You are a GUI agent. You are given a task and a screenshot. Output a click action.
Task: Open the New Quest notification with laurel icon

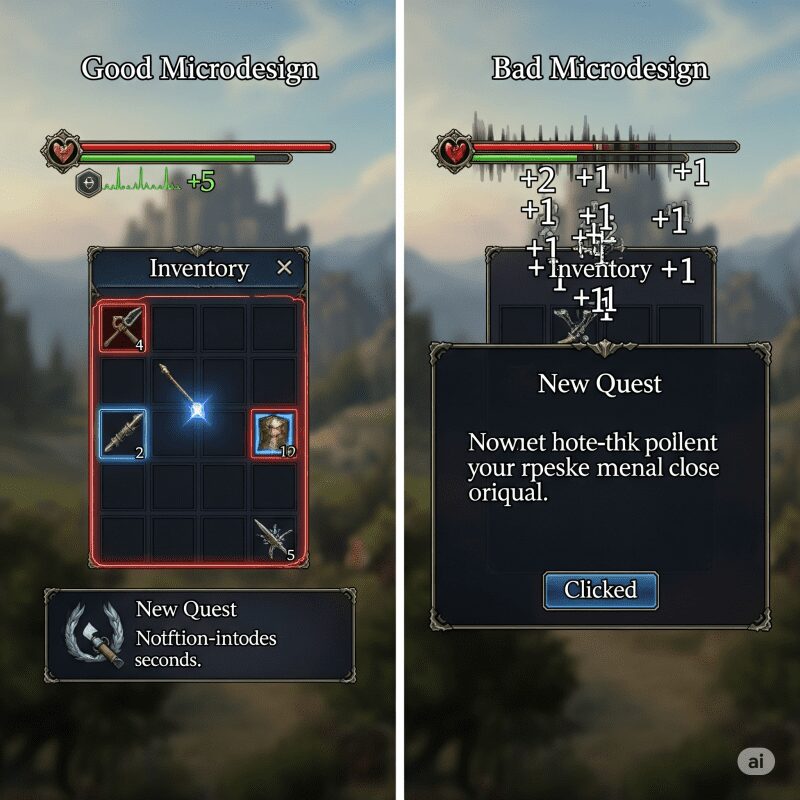(x=199, y=635)
